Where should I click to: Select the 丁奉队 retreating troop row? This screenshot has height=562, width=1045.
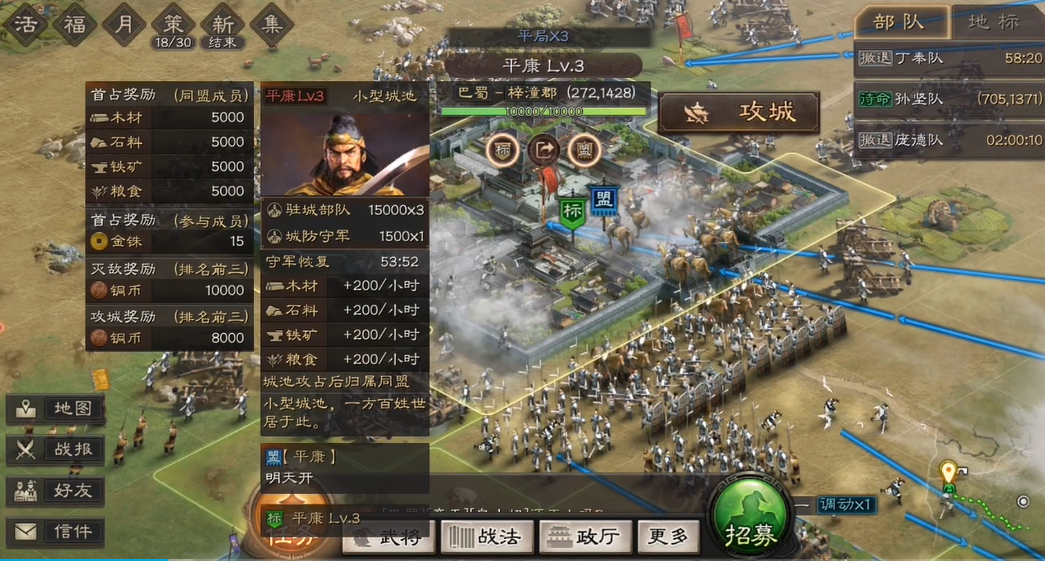[948, 58]
